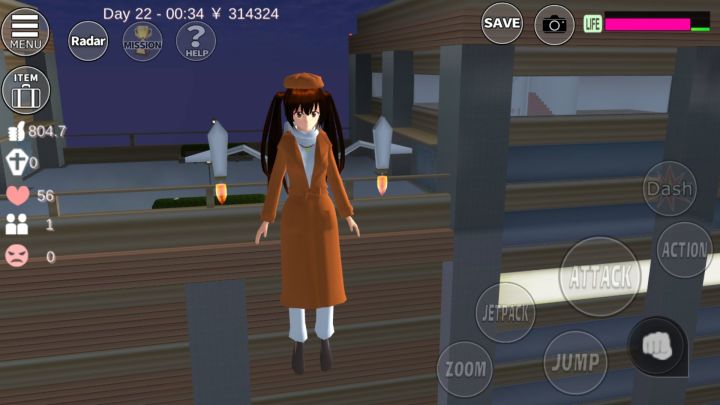The width and height of the screenshot is (720, 405).
Task: Open the ITEM bag
Action: point(26,91)
